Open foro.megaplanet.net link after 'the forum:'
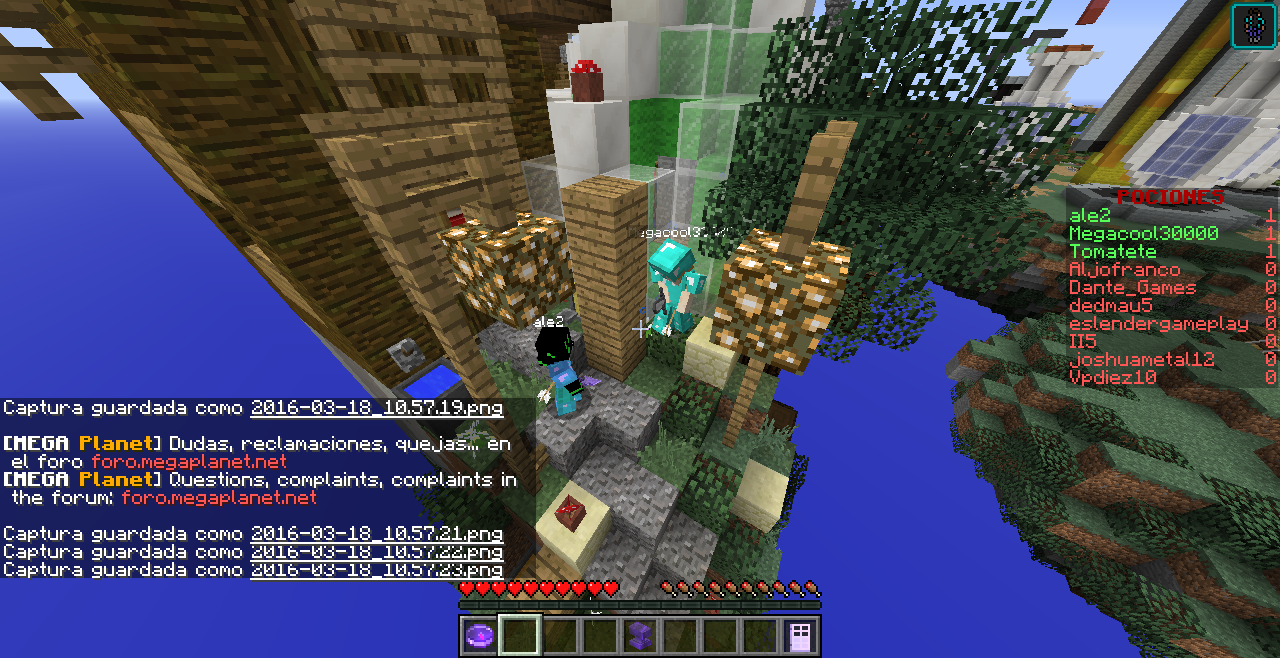 219,498
